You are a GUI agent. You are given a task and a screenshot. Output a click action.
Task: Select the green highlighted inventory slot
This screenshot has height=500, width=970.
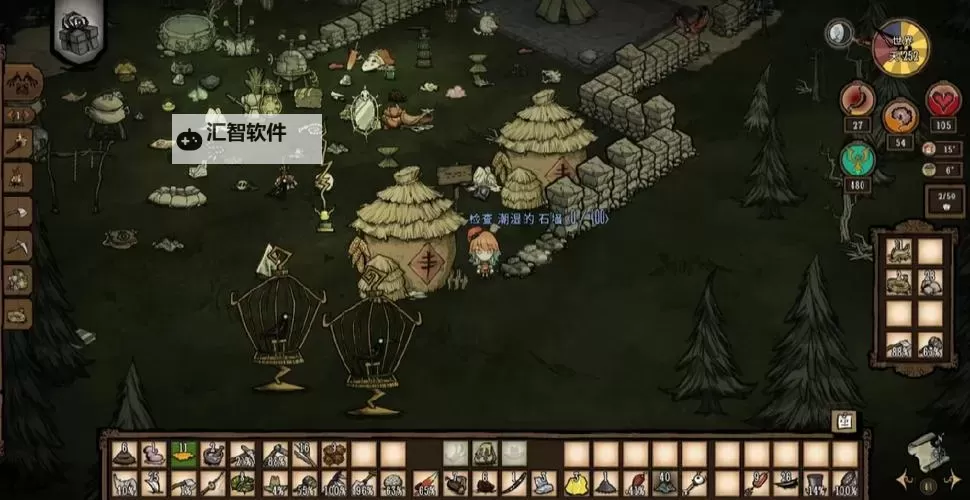tap(183, 455)
